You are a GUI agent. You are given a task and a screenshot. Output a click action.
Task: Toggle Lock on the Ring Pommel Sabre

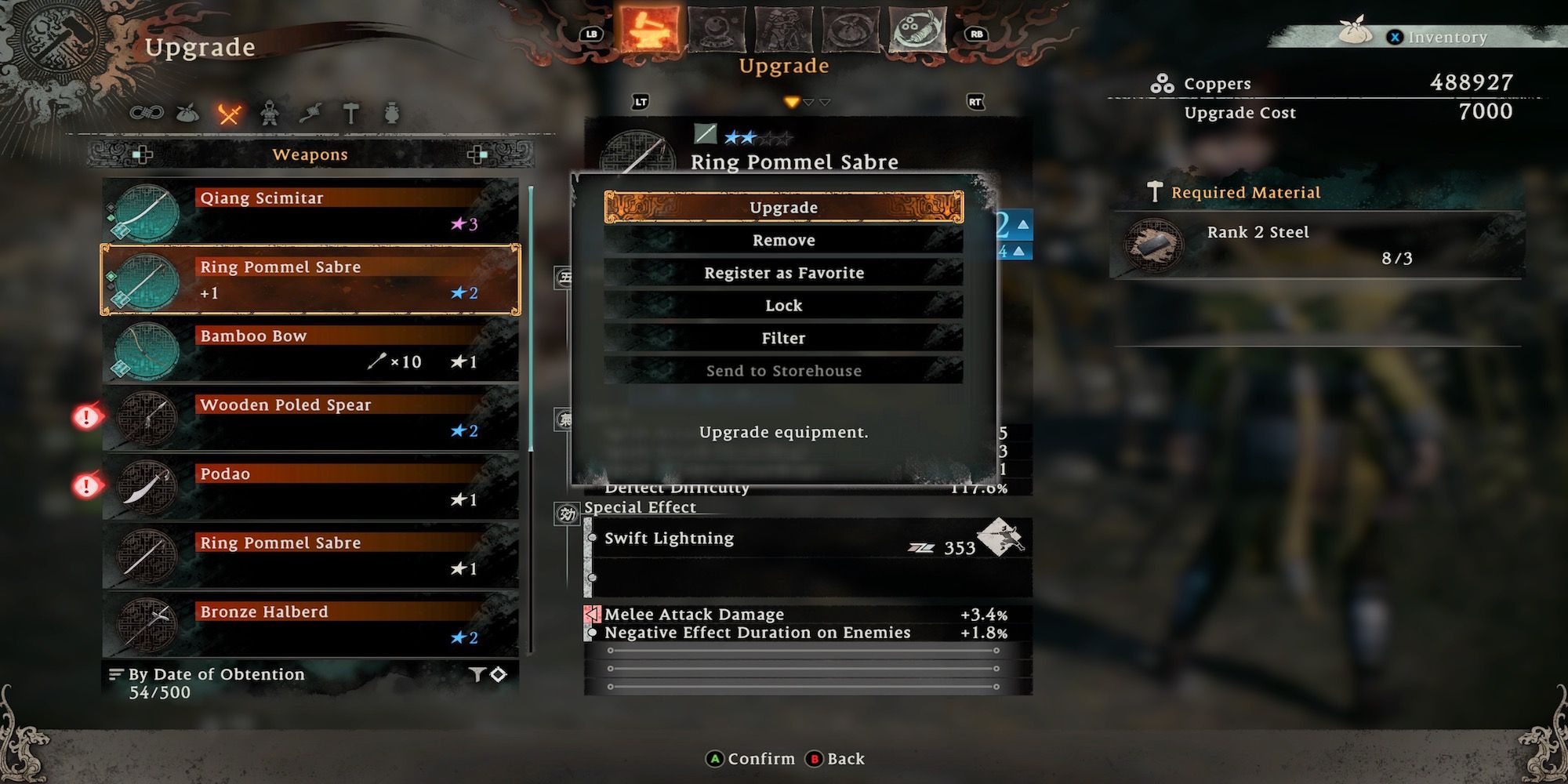(782, 305)
